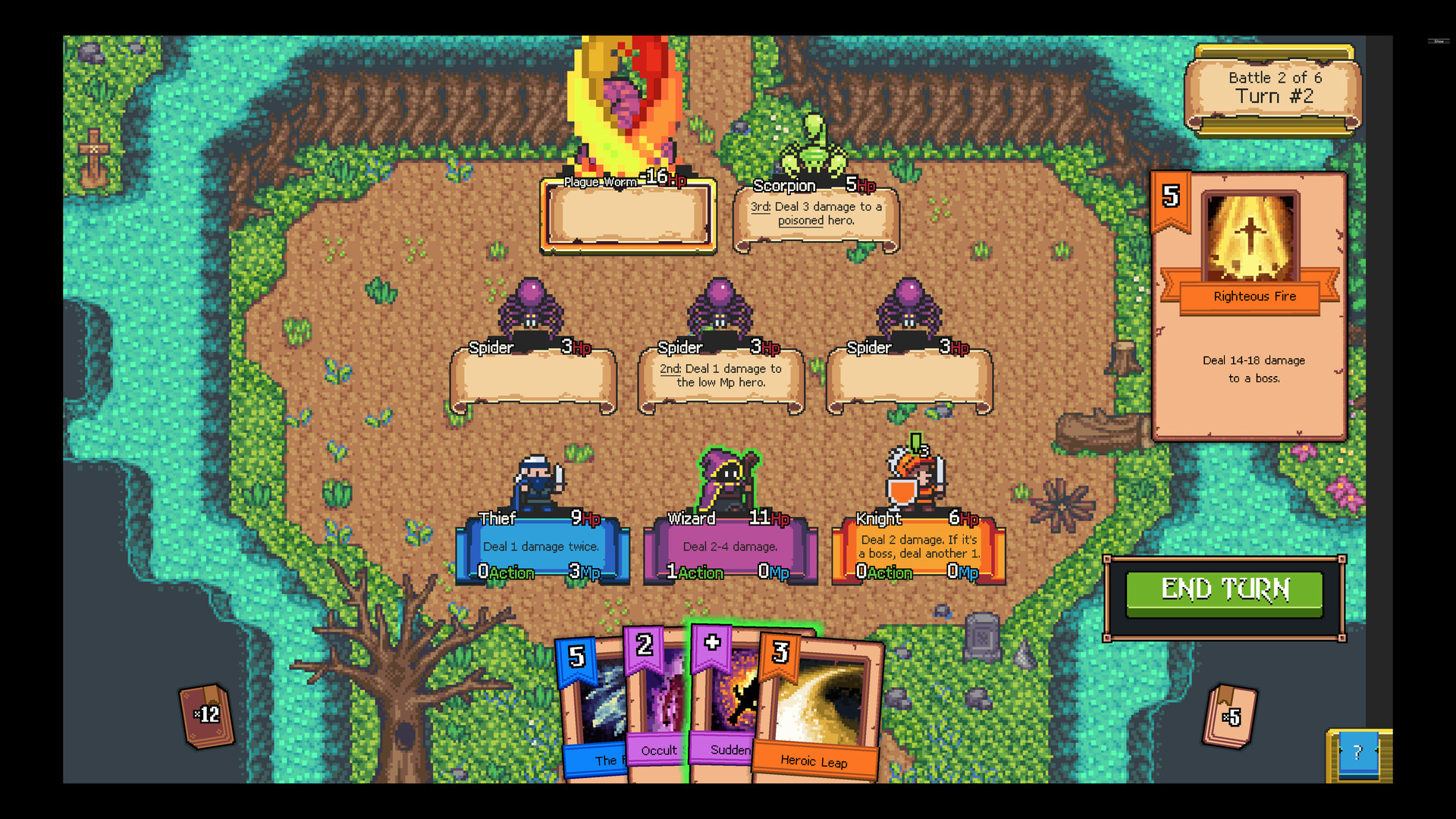
Task: Click the orange 5 cost flag on Righteous Fire
Action: [1172, 197]
